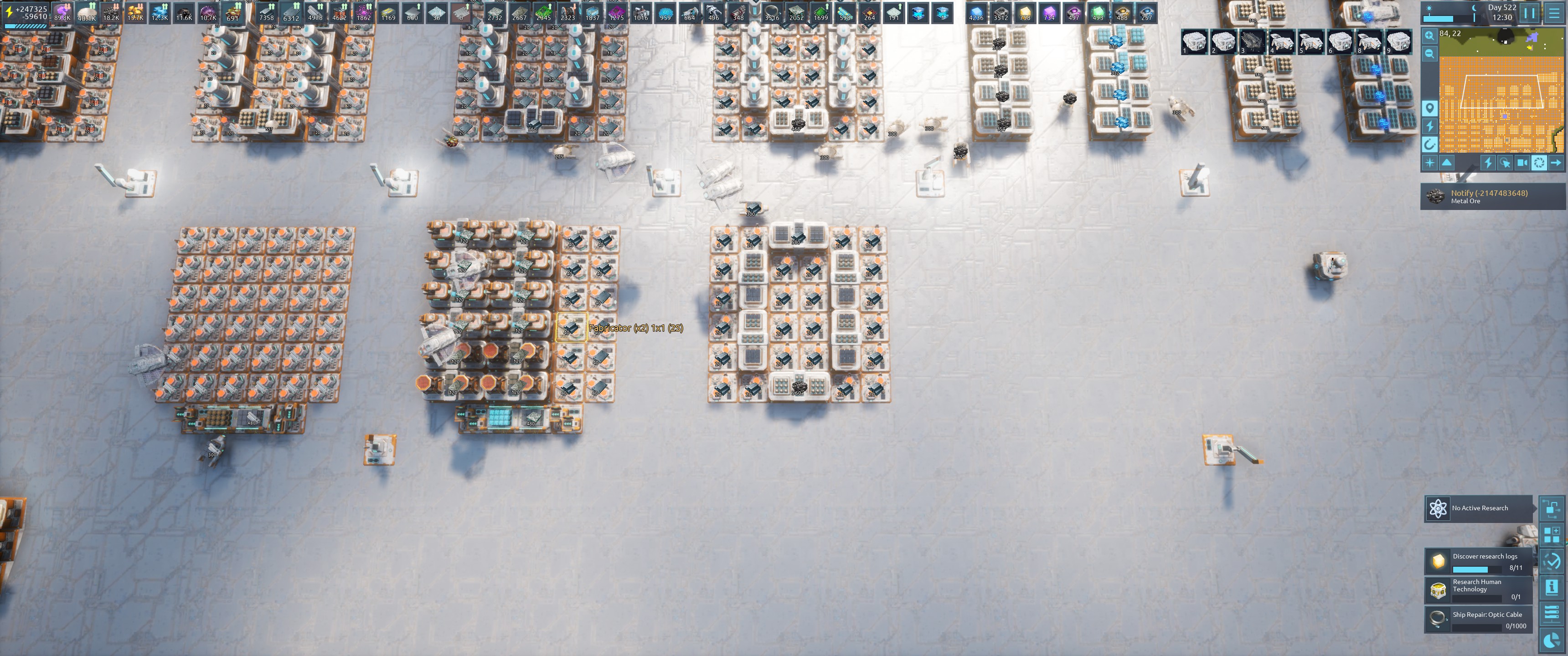1568x656 pixels.
Task: Click the right arrow under the minimap
Action: tap(1555, 163)
